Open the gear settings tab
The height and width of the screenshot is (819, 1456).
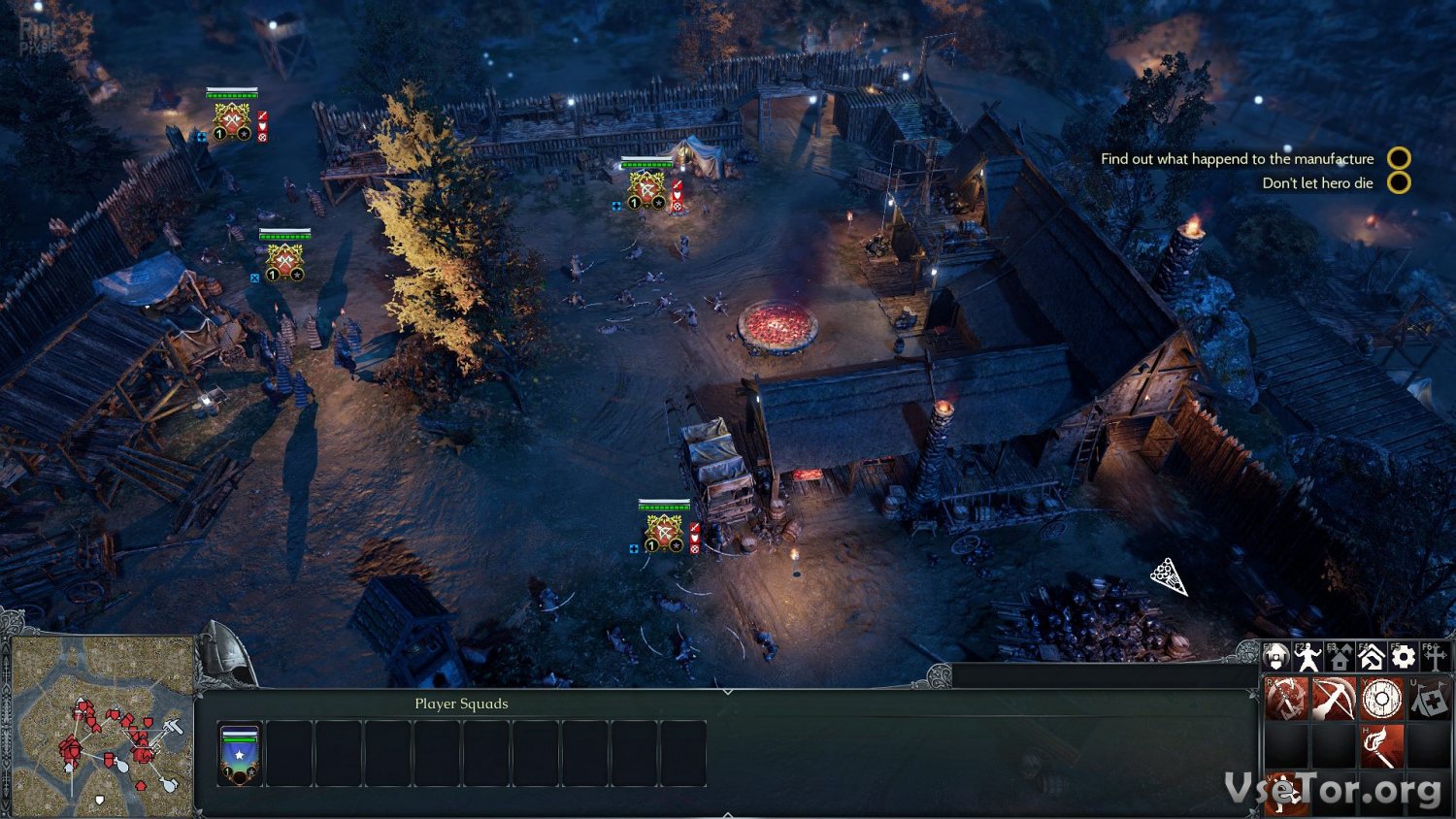coord(1403,658)
